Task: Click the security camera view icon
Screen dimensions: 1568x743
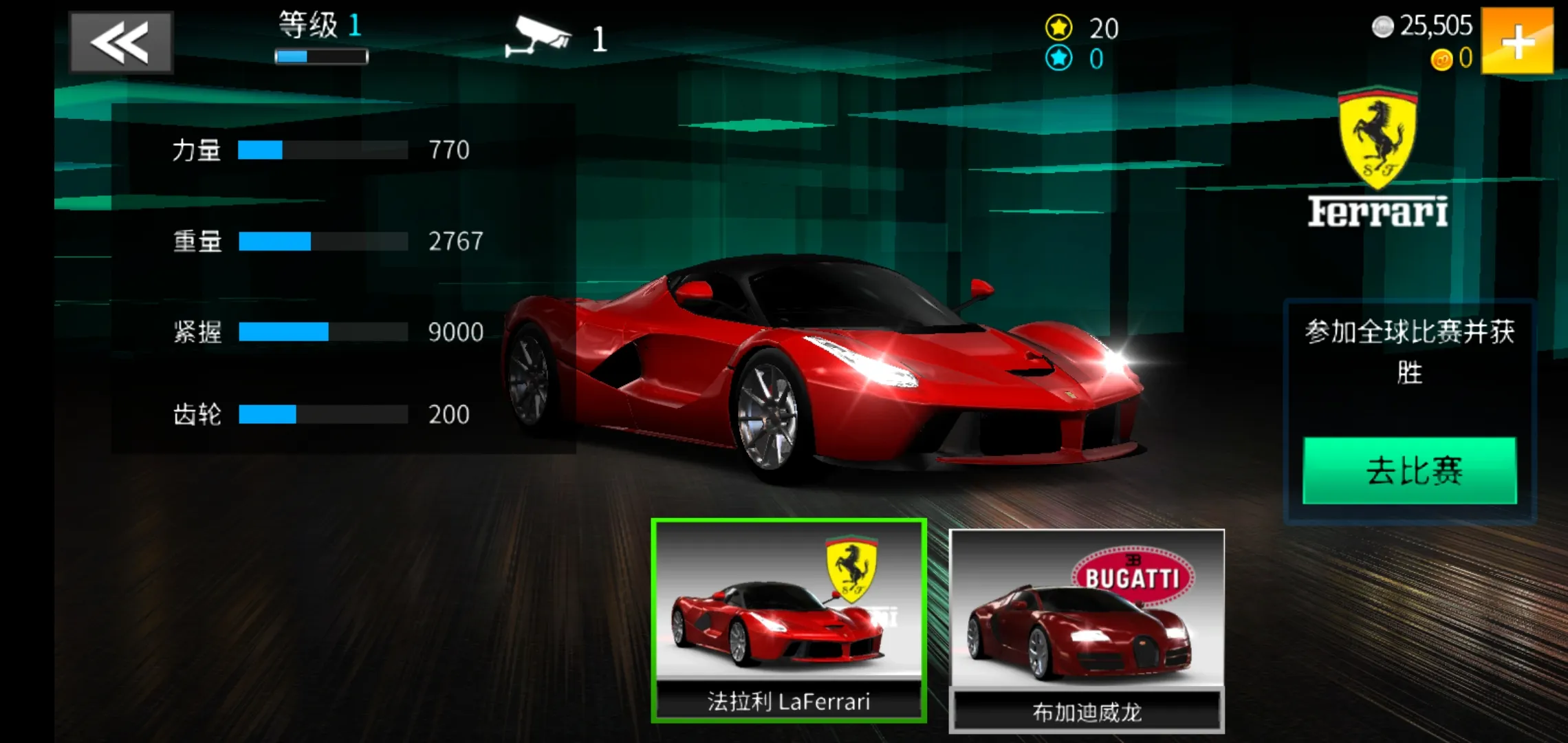Action: 537,37
